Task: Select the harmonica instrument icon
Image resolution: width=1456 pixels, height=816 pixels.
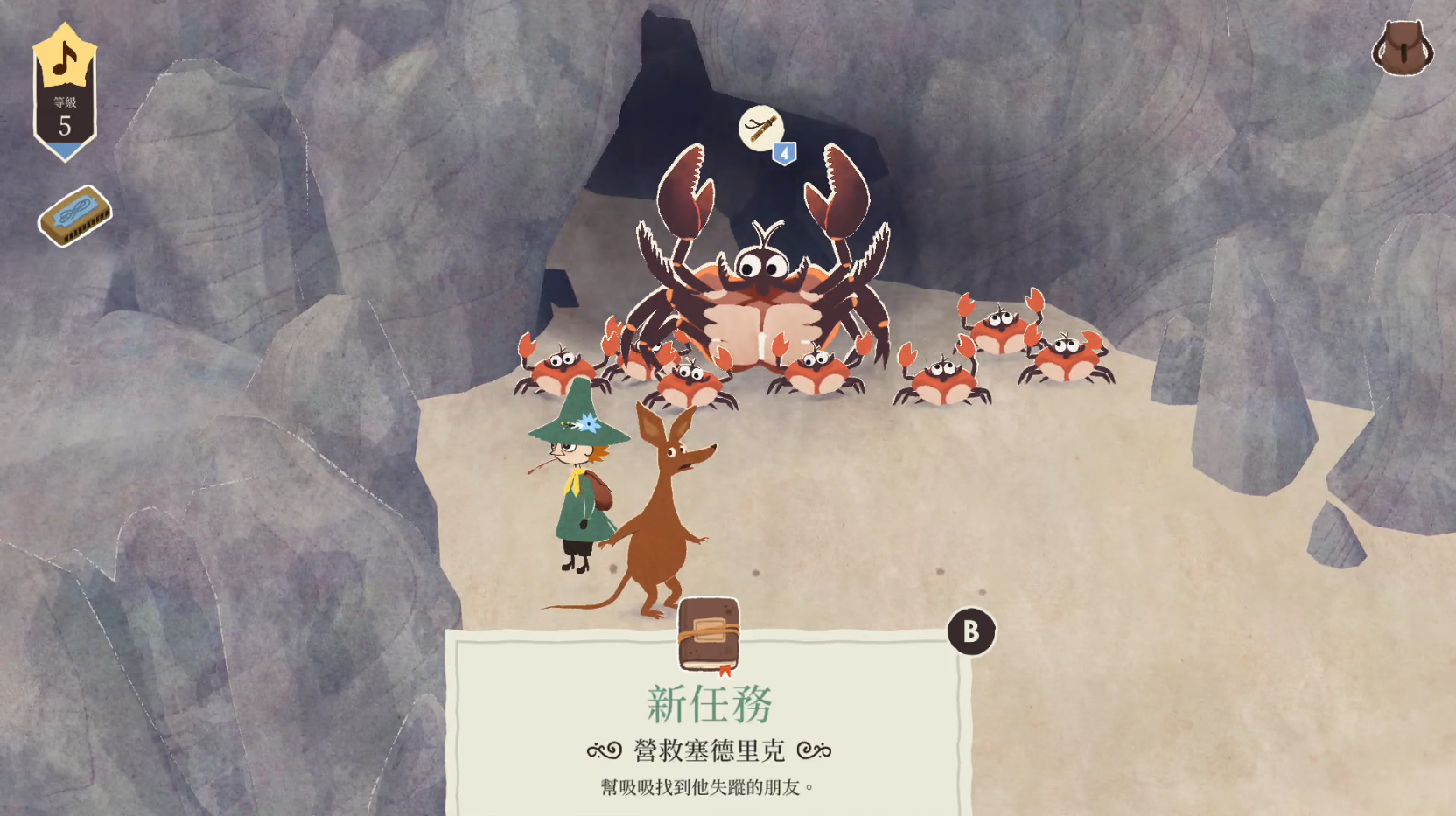Action: (x=75, y=215)
